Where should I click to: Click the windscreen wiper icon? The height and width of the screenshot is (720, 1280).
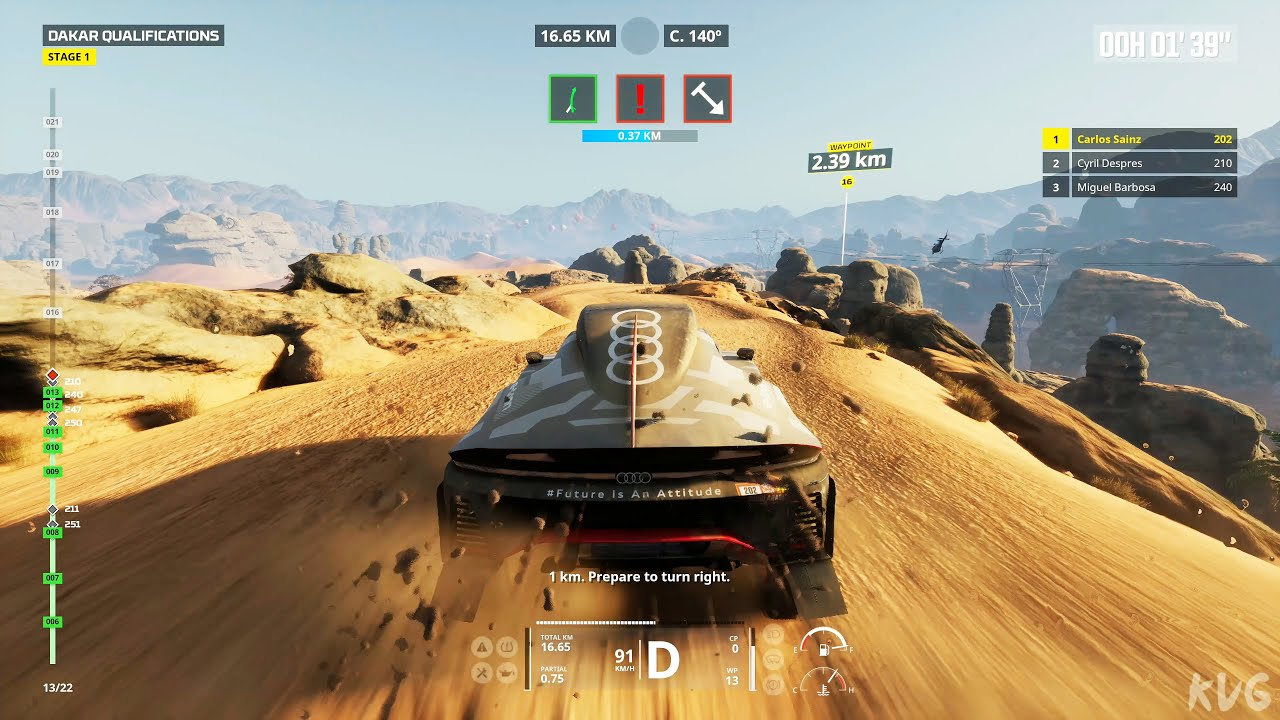773,659
